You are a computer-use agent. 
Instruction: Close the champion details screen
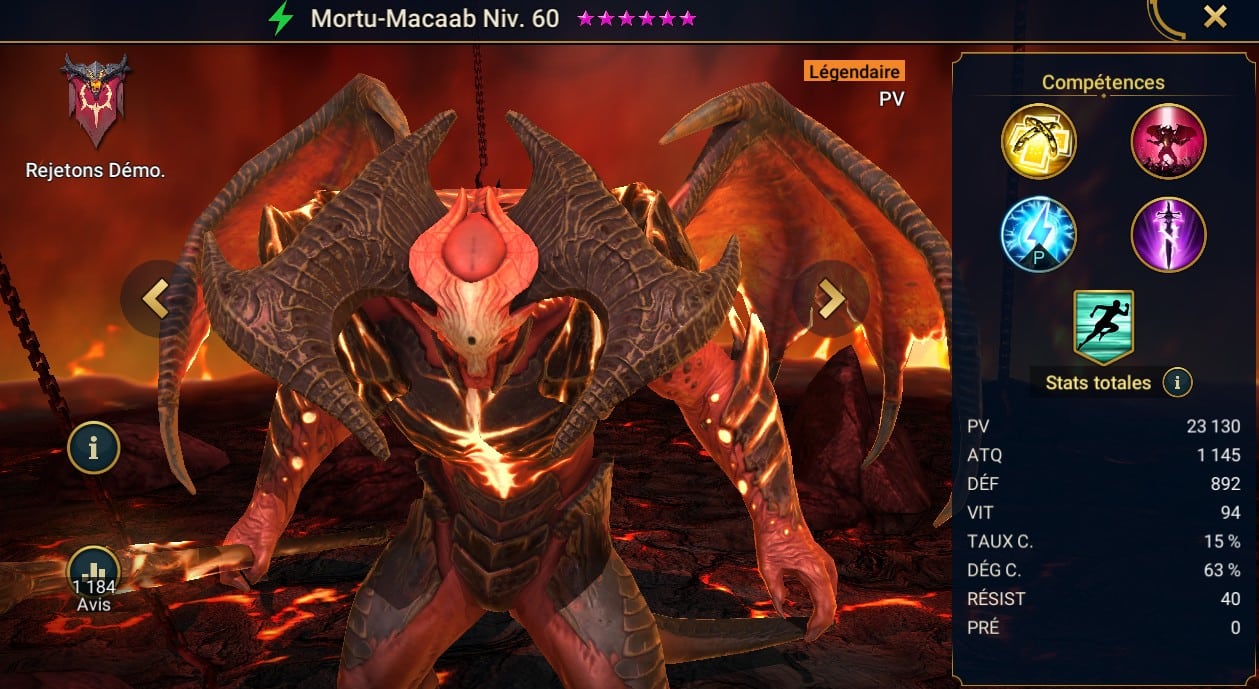tap(1214, 17)
